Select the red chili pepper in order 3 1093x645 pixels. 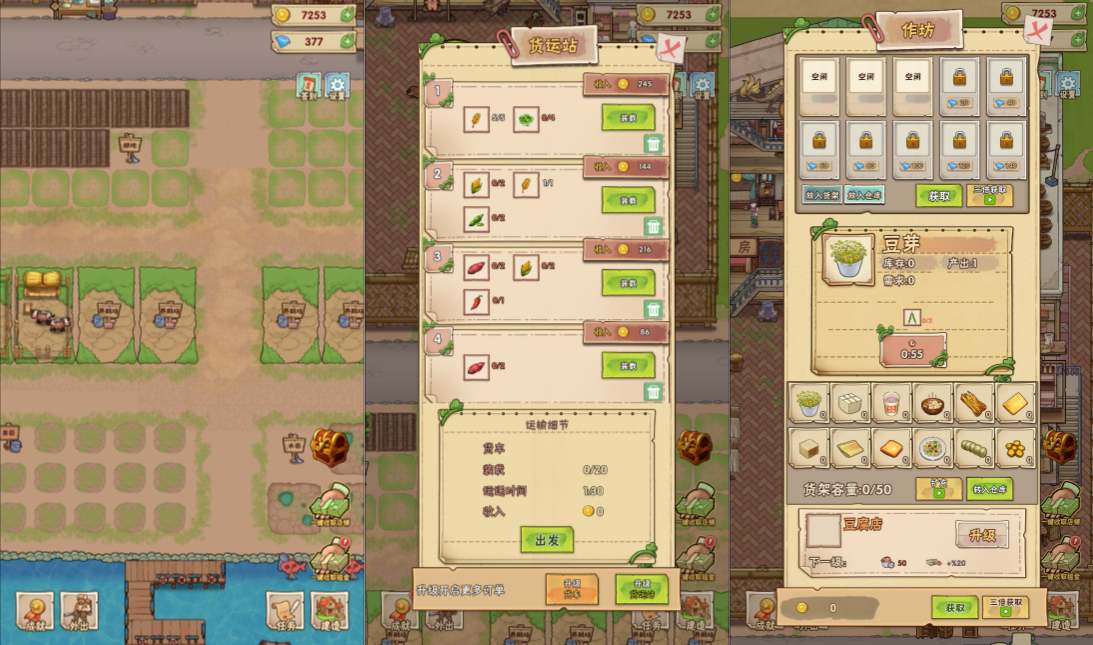pos(477,302)
